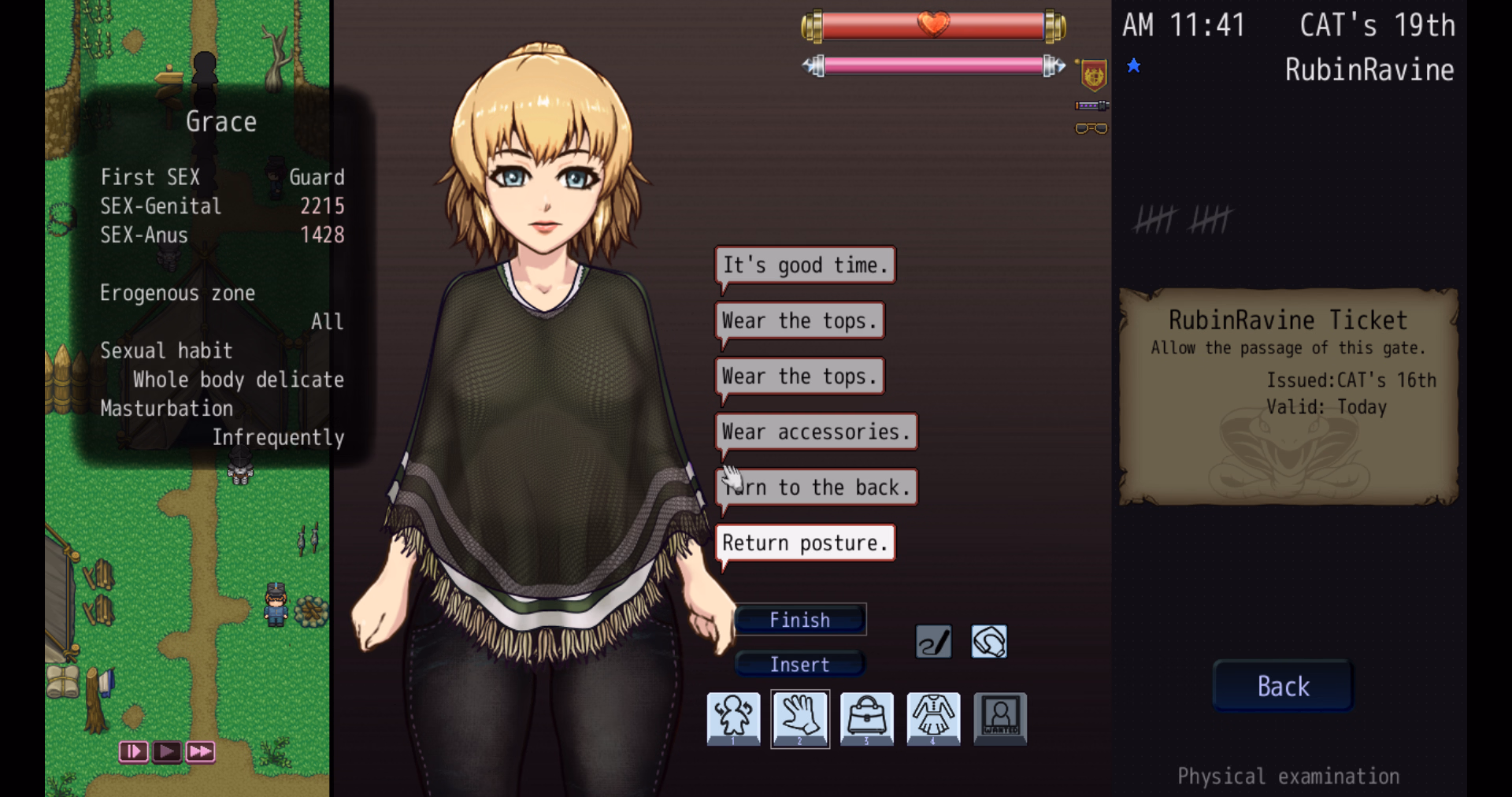Switch to the clothing dress icon
1512x797 pixels.
click(x=933, y=717)
